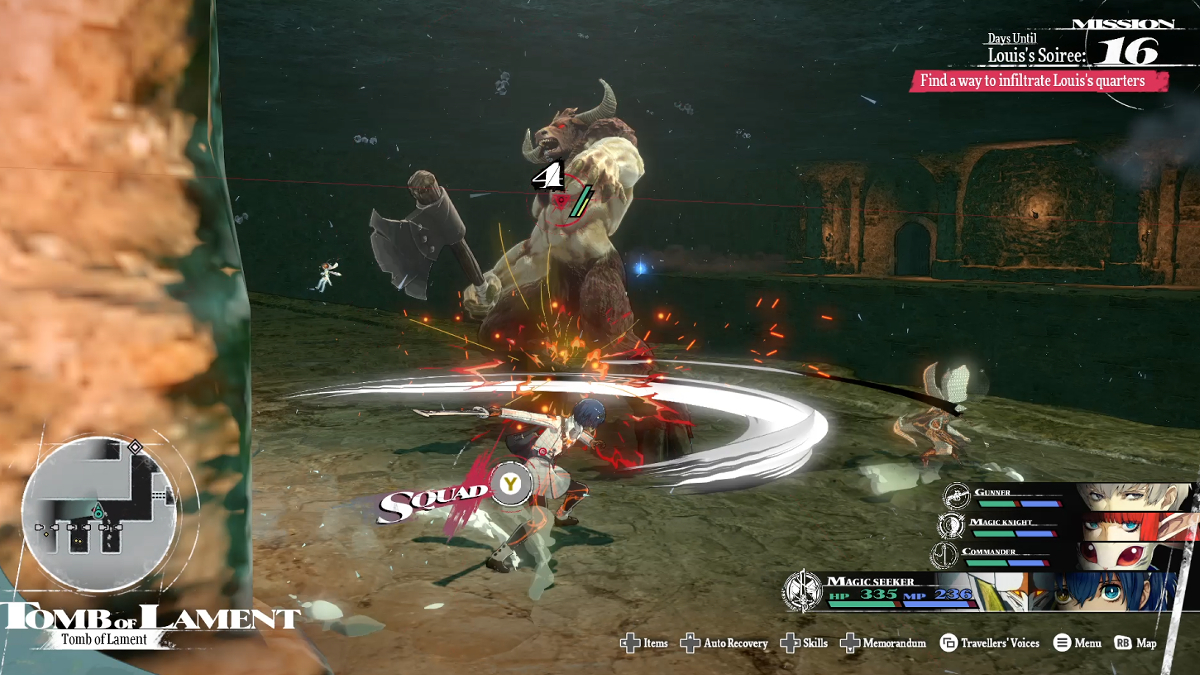
Task: Select the Gunner party member panel
Action: 1065,497
